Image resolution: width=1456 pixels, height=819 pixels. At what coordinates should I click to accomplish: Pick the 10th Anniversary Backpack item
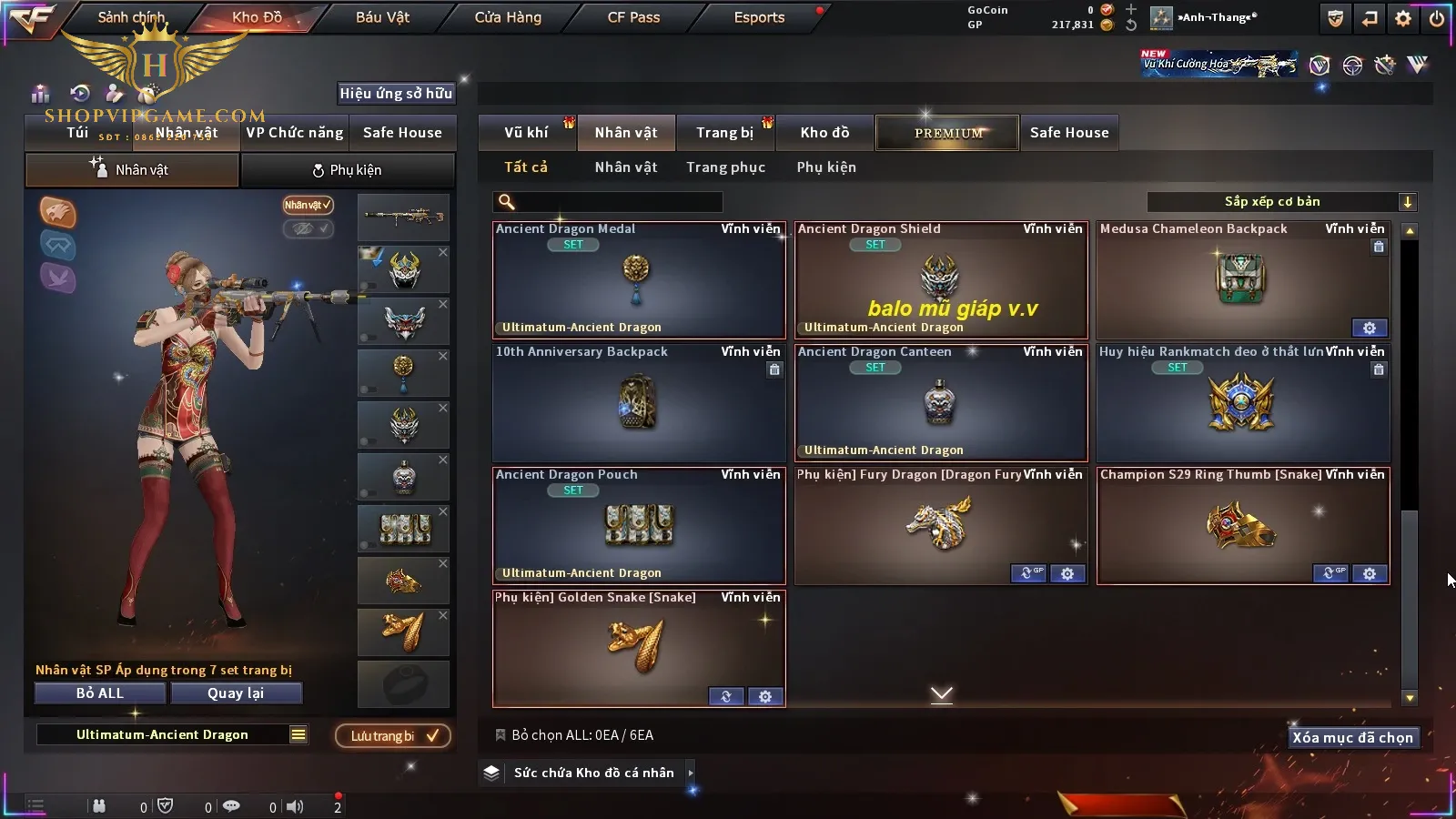(x=638, y=403)
